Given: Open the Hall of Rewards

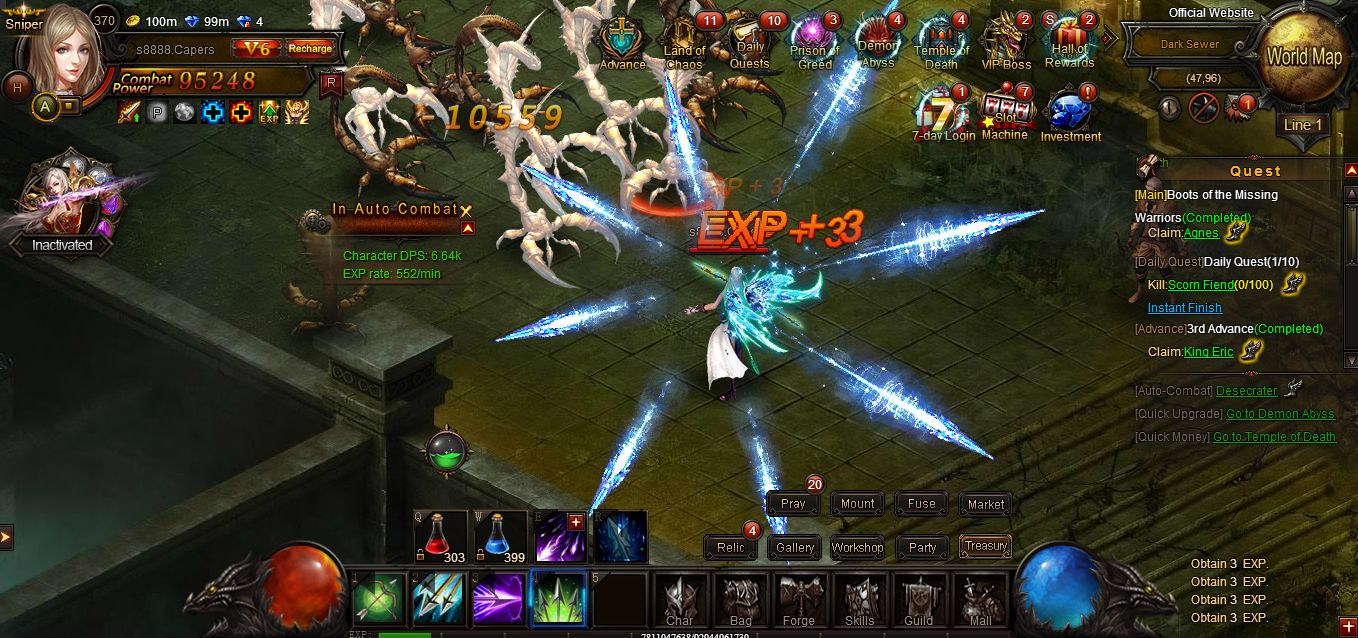Looking at the screenshot, I should pos(1069,45).
